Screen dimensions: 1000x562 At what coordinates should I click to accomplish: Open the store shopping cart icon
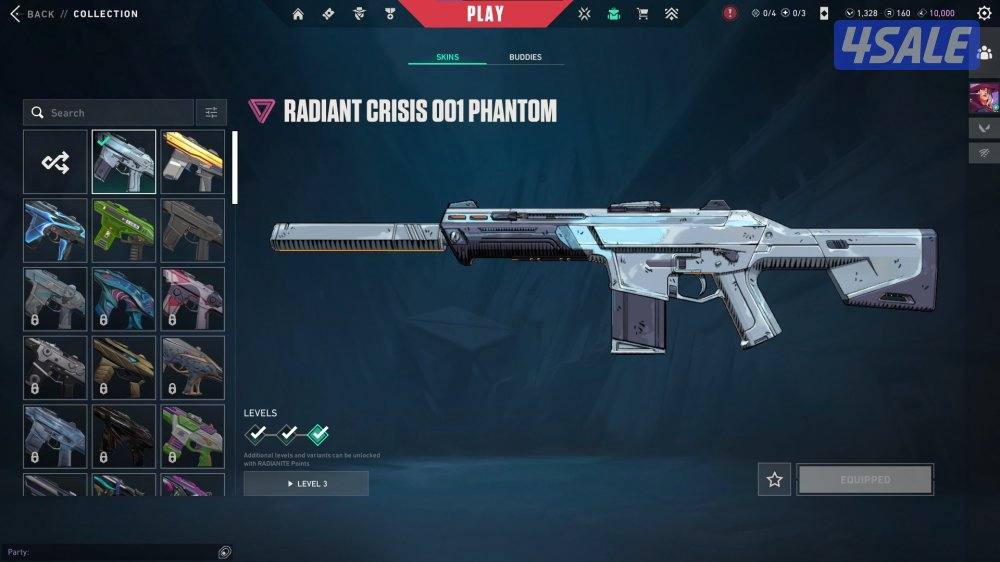pyautogui.click(x=642, y=14)
